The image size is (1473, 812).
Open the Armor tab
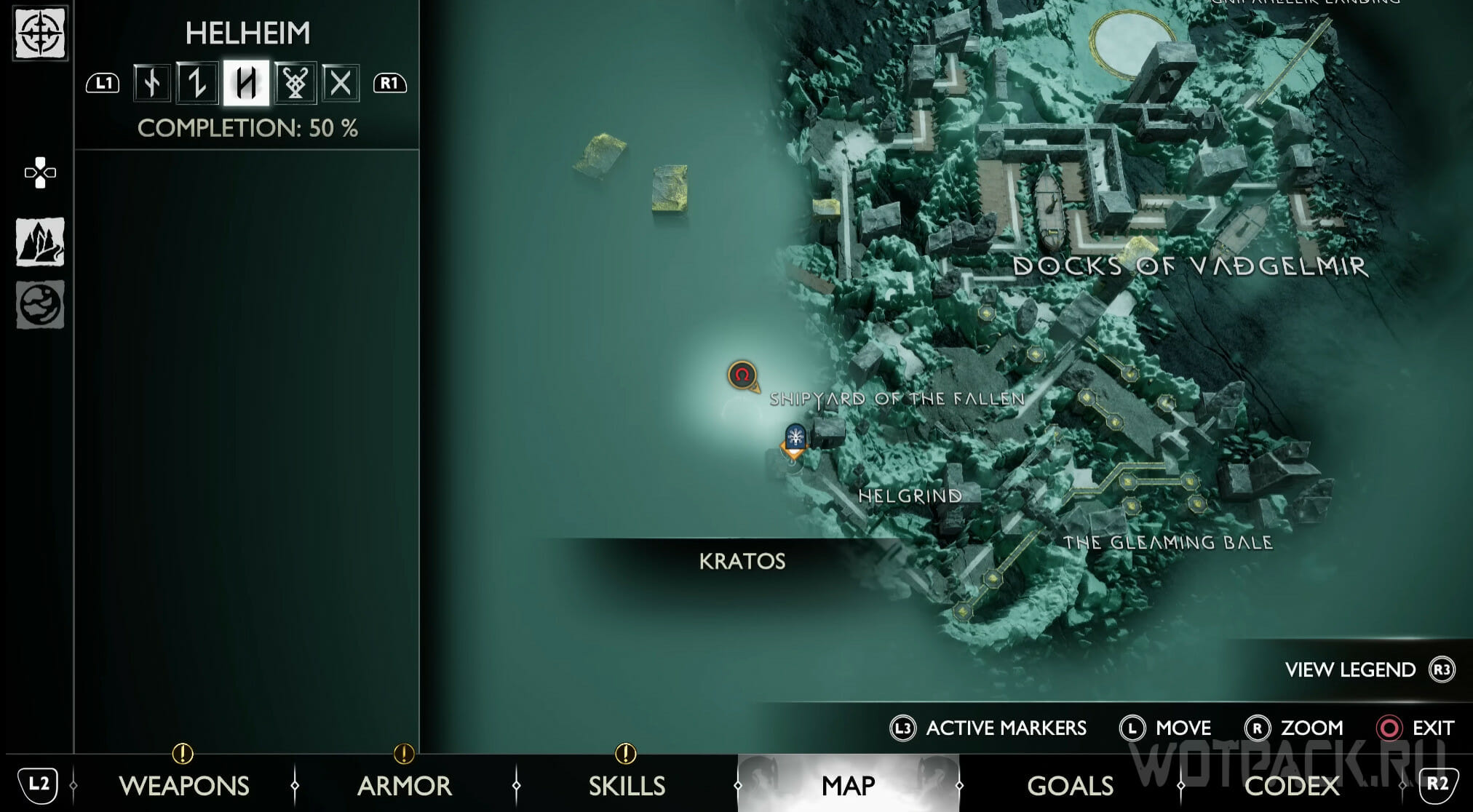pyautogui.click(x=404, y=786)
